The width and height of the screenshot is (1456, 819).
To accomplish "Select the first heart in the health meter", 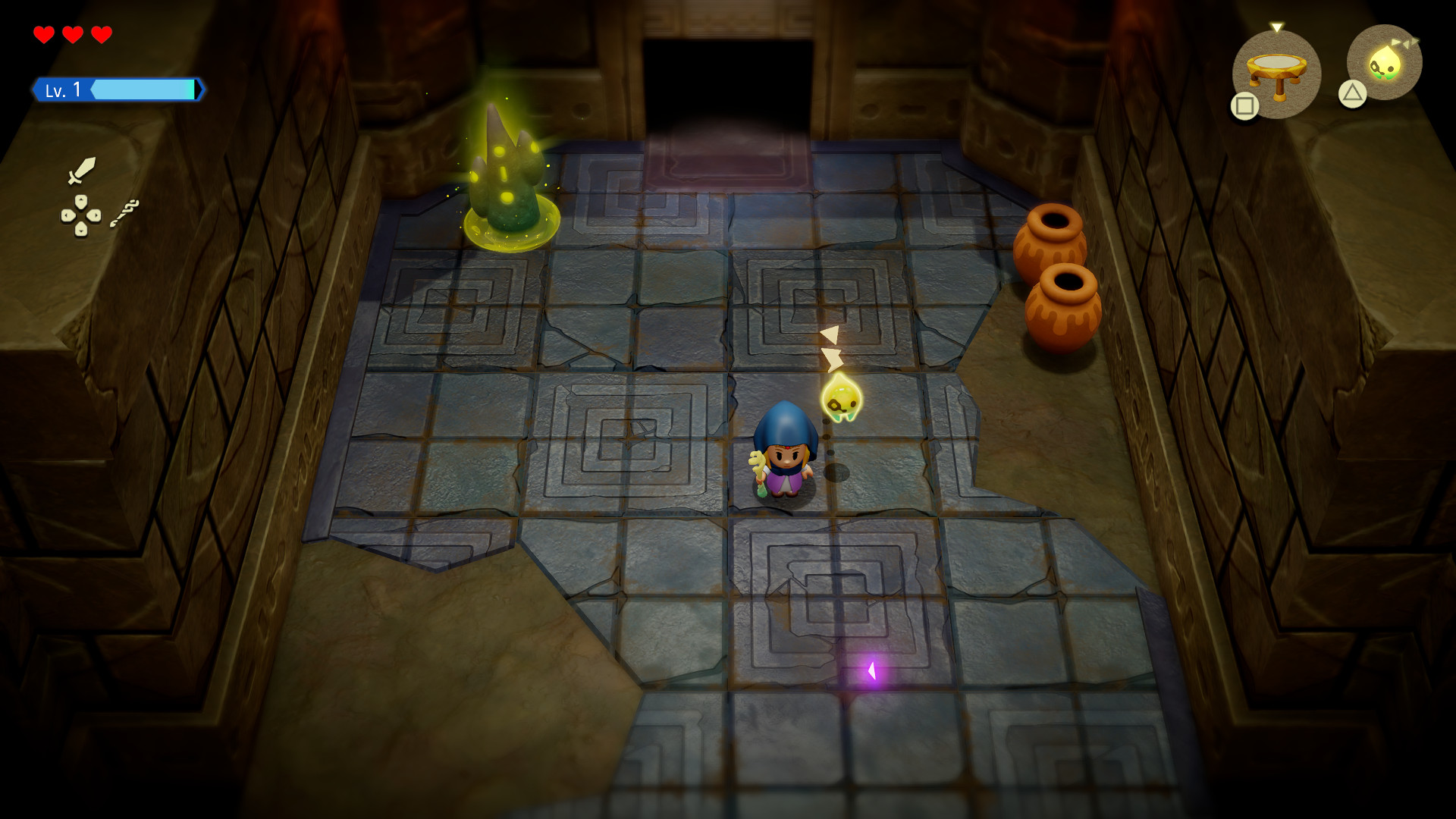I will (x=43, y=33).
